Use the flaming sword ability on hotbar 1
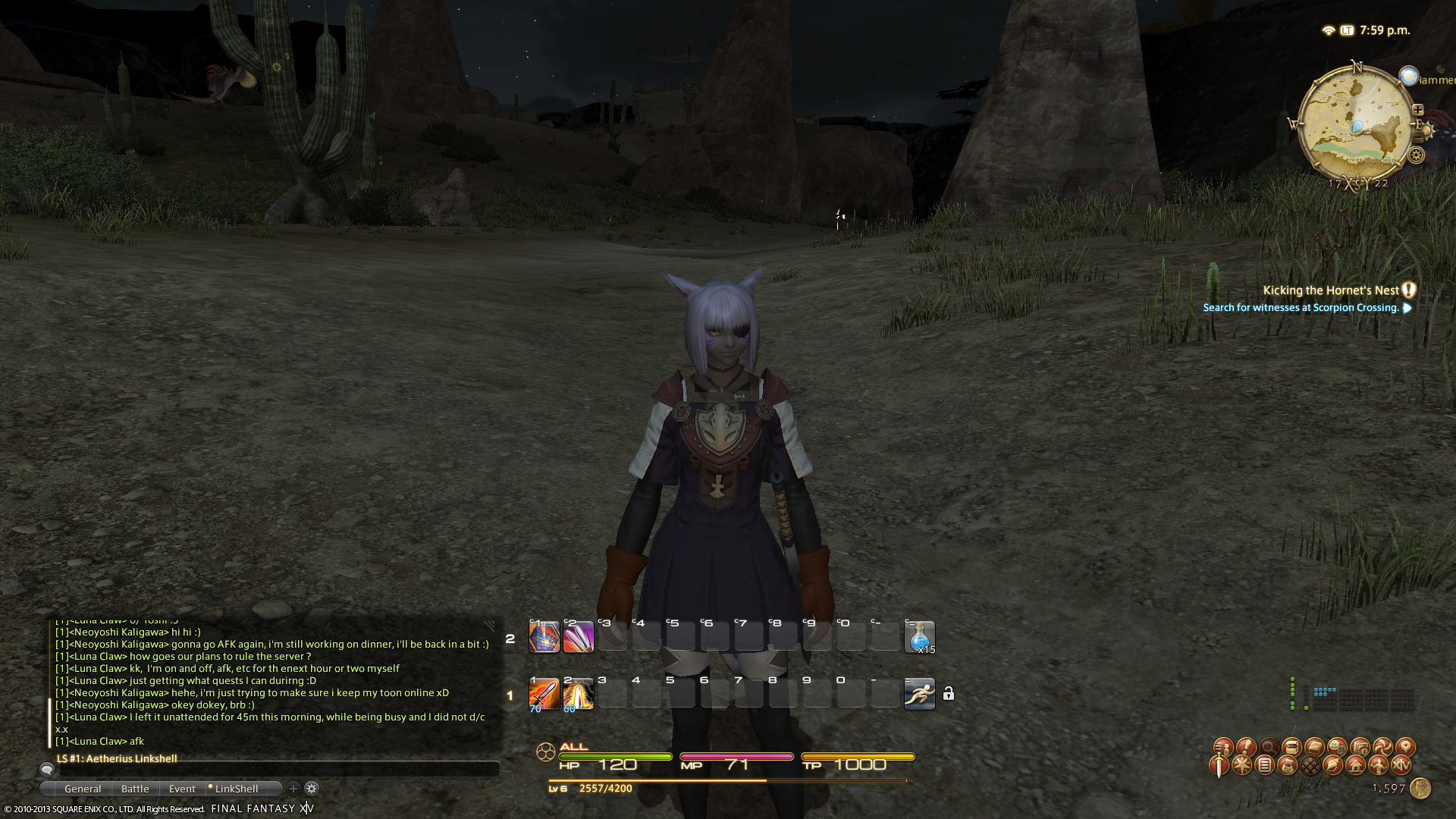 pos(544,694)
